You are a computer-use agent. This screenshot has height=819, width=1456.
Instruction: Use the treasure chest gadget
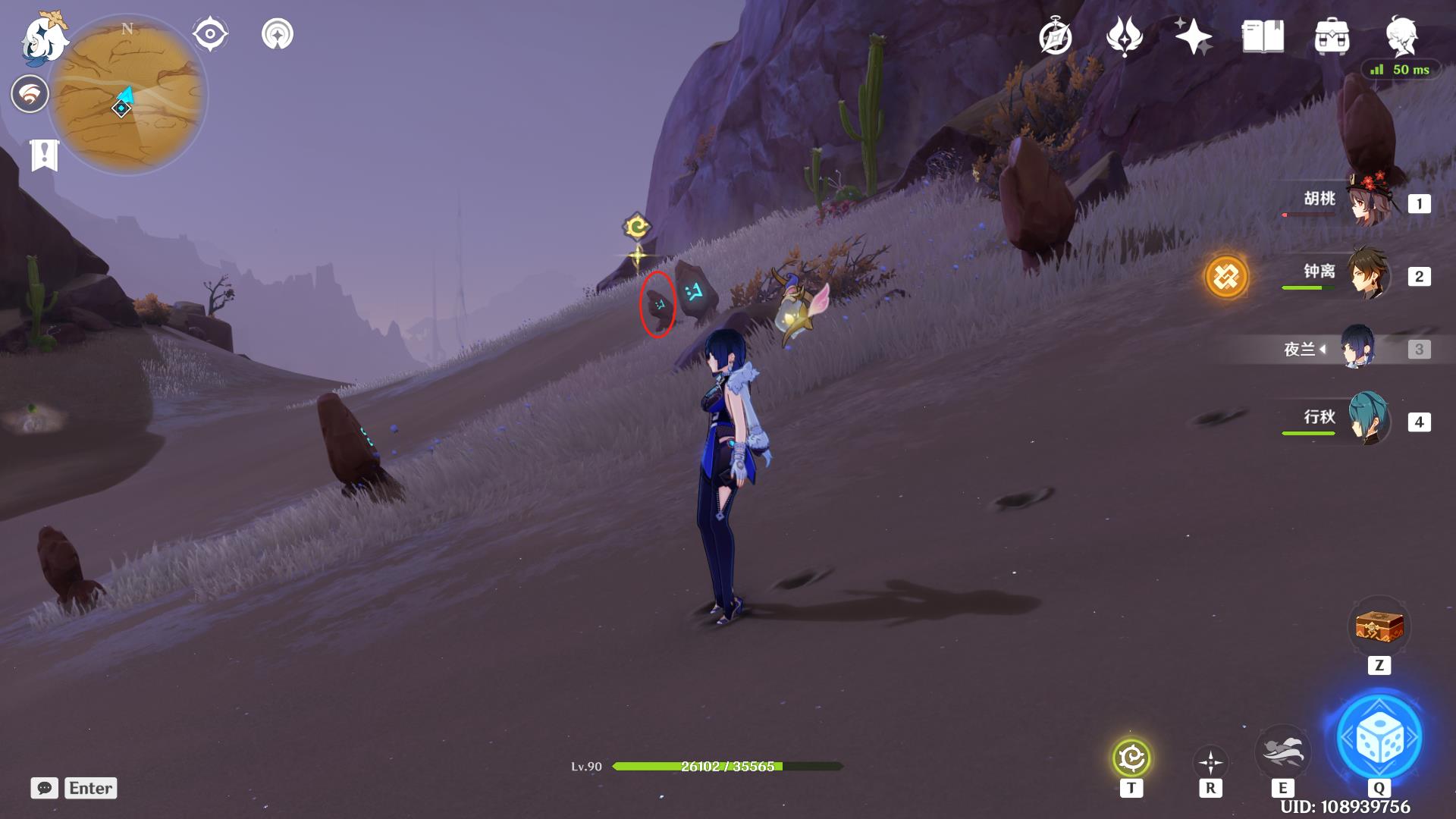(x=1379, y=627)
